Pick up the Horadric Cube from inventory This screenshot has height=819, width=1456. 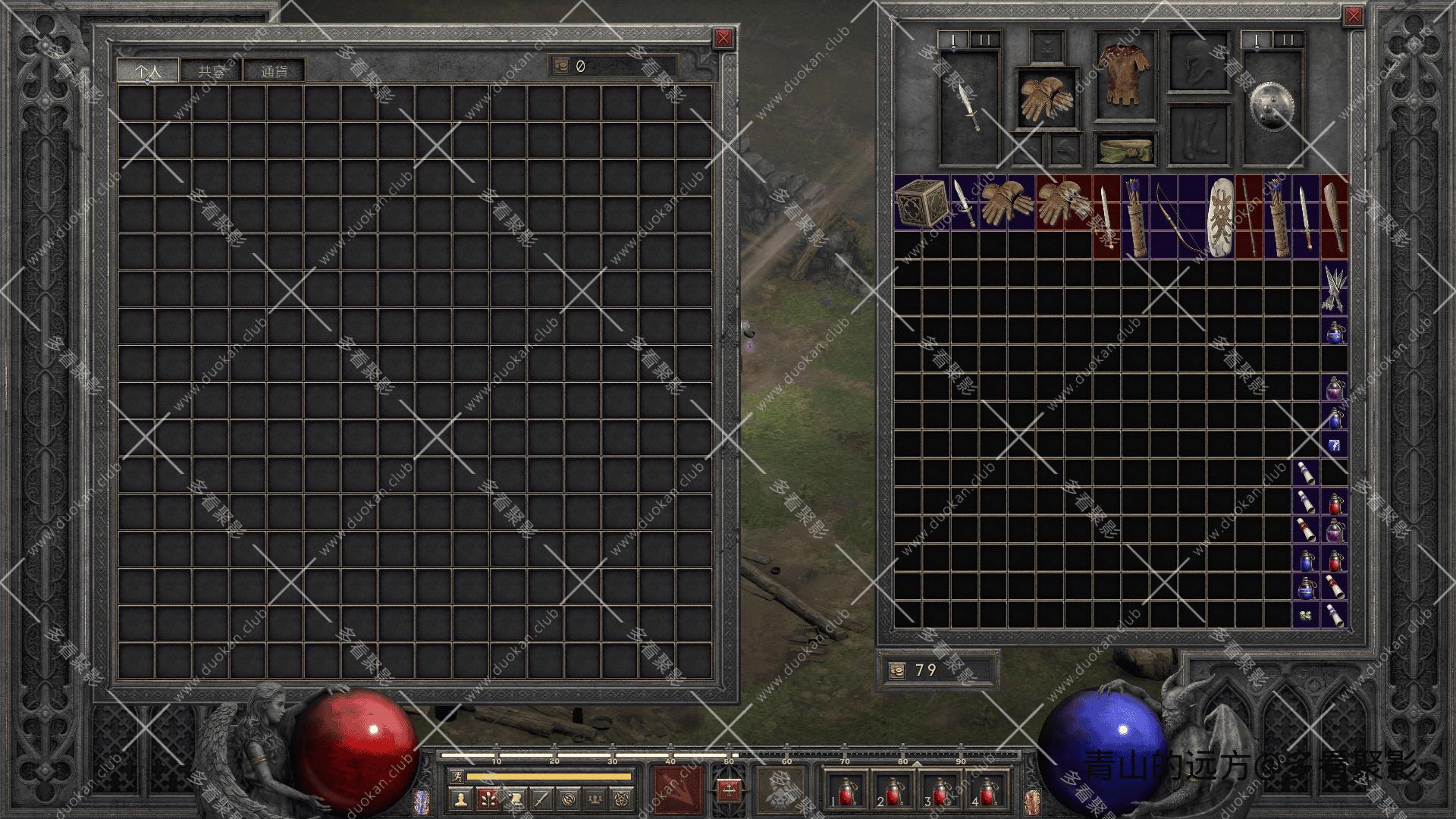921,203
